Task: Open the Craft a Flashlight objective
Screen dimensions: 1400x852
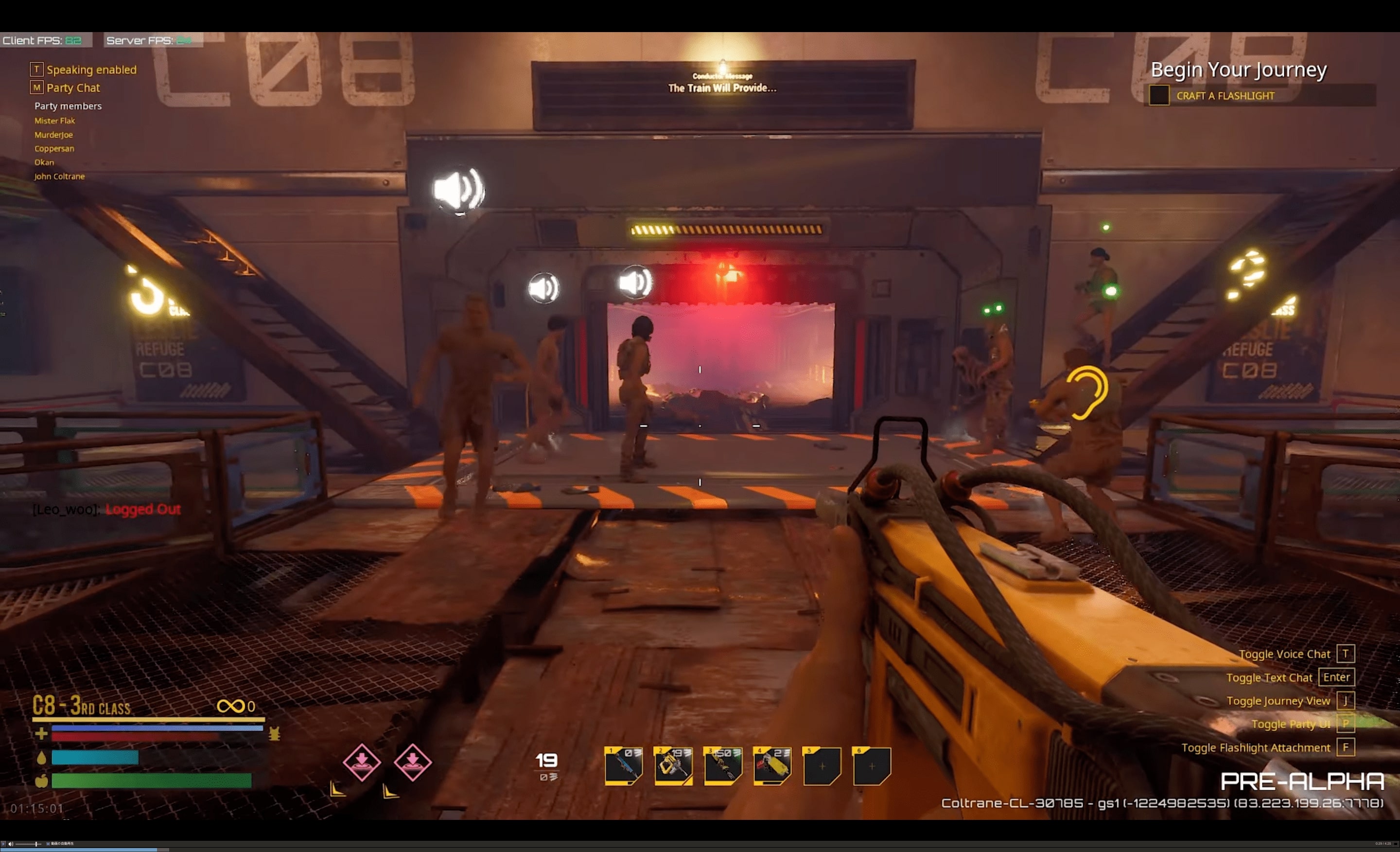Action: click(x=1225, y=95)
